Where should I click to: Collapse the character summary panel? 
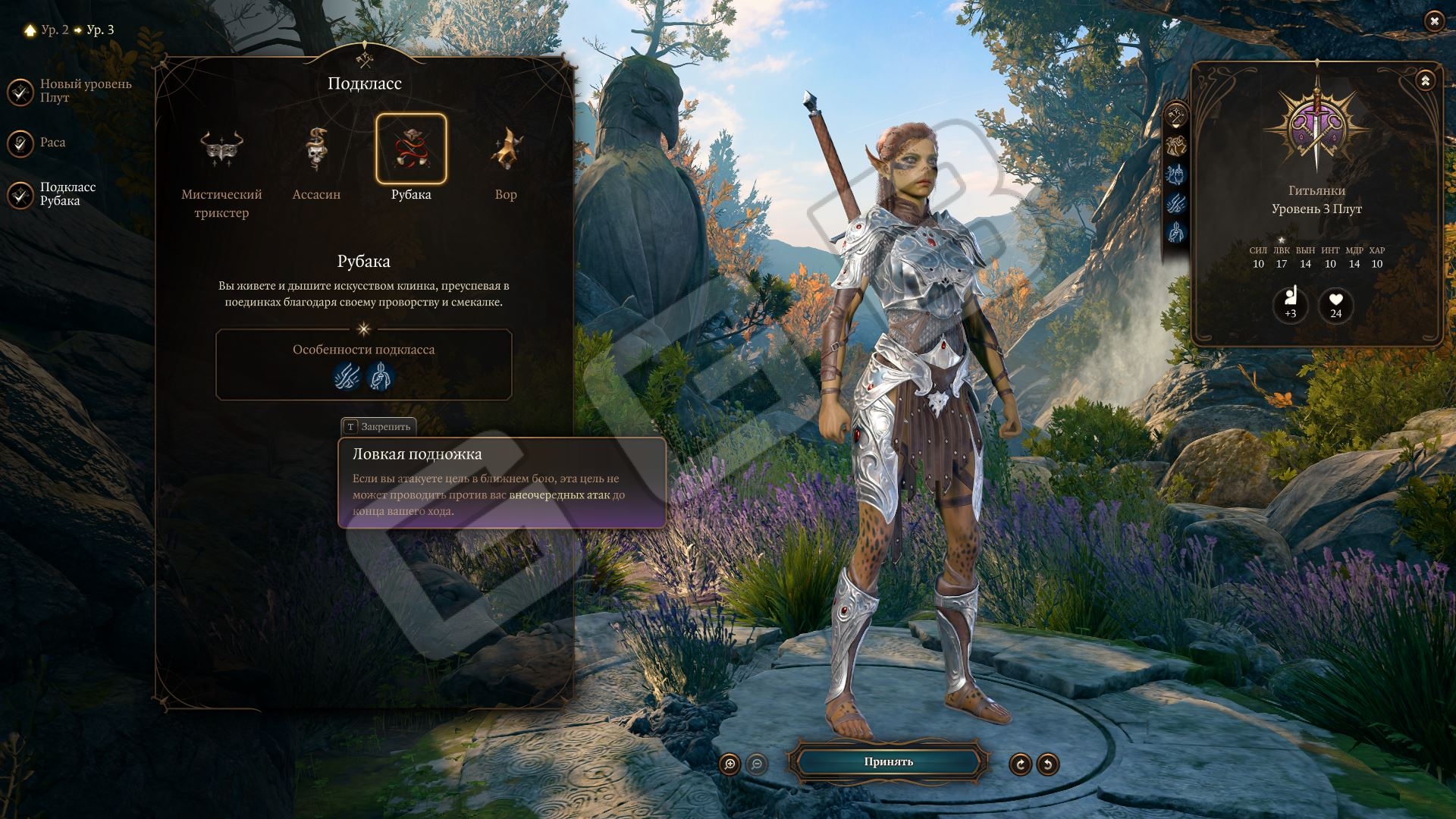click(x=1425, y=80)
